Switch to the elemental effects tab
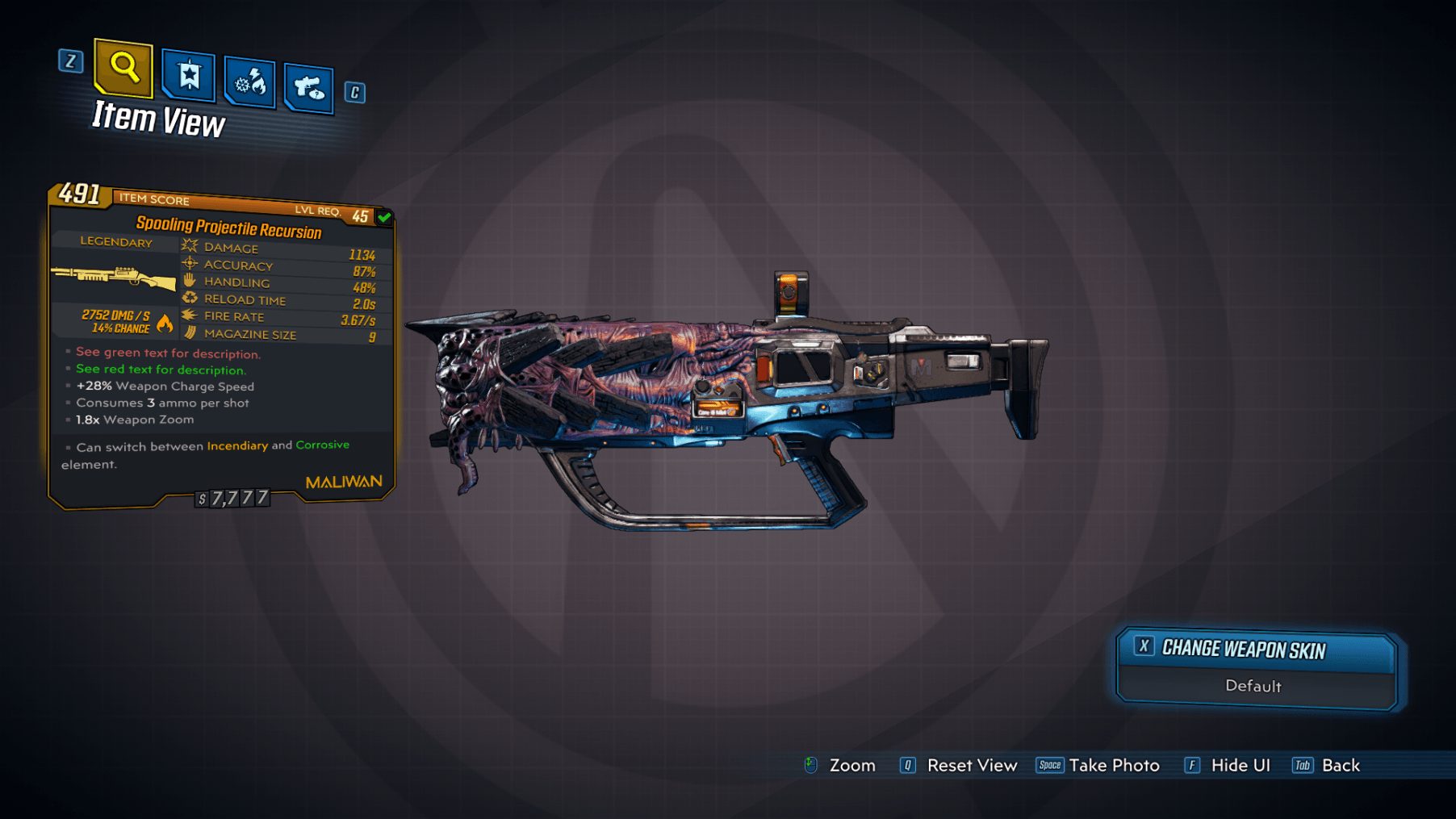This screenshot has height=819, width=1456. [x=250, y=83]
